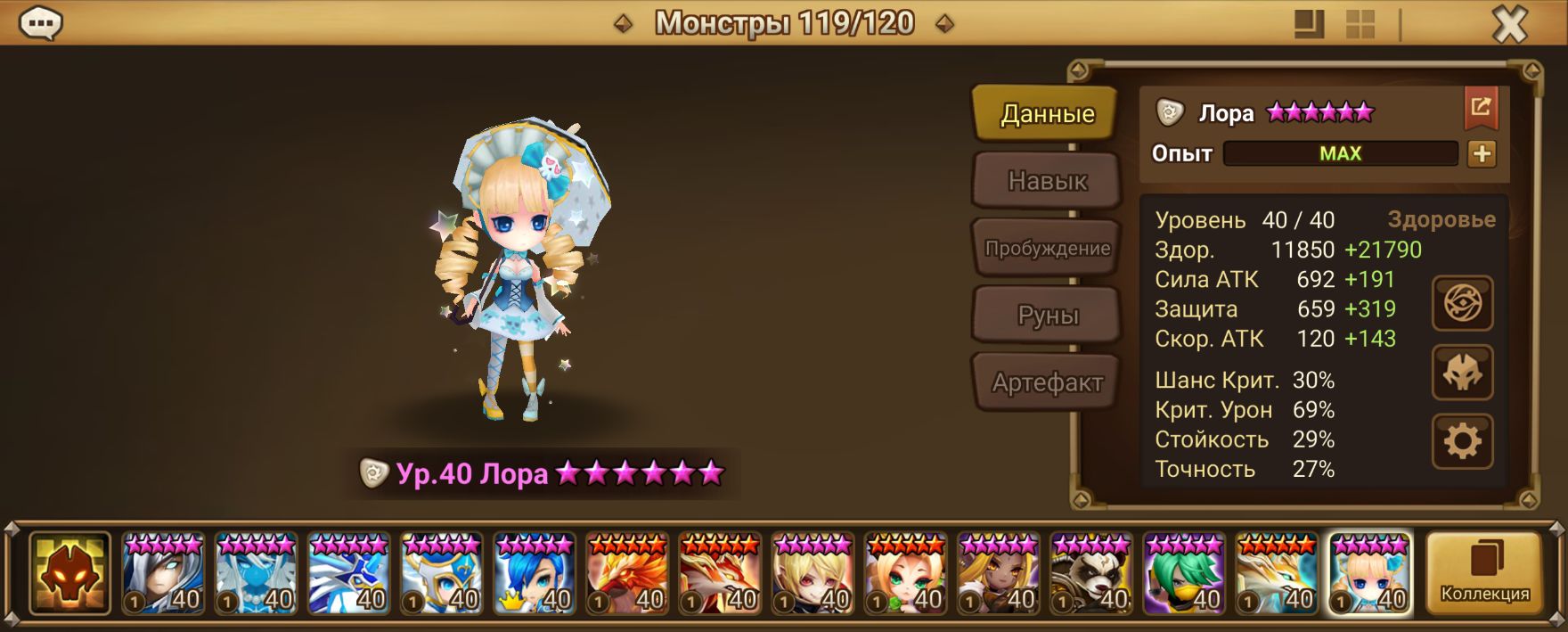Click the red share button beside Лора
1568x632 pixels.
pos(1480,109)
